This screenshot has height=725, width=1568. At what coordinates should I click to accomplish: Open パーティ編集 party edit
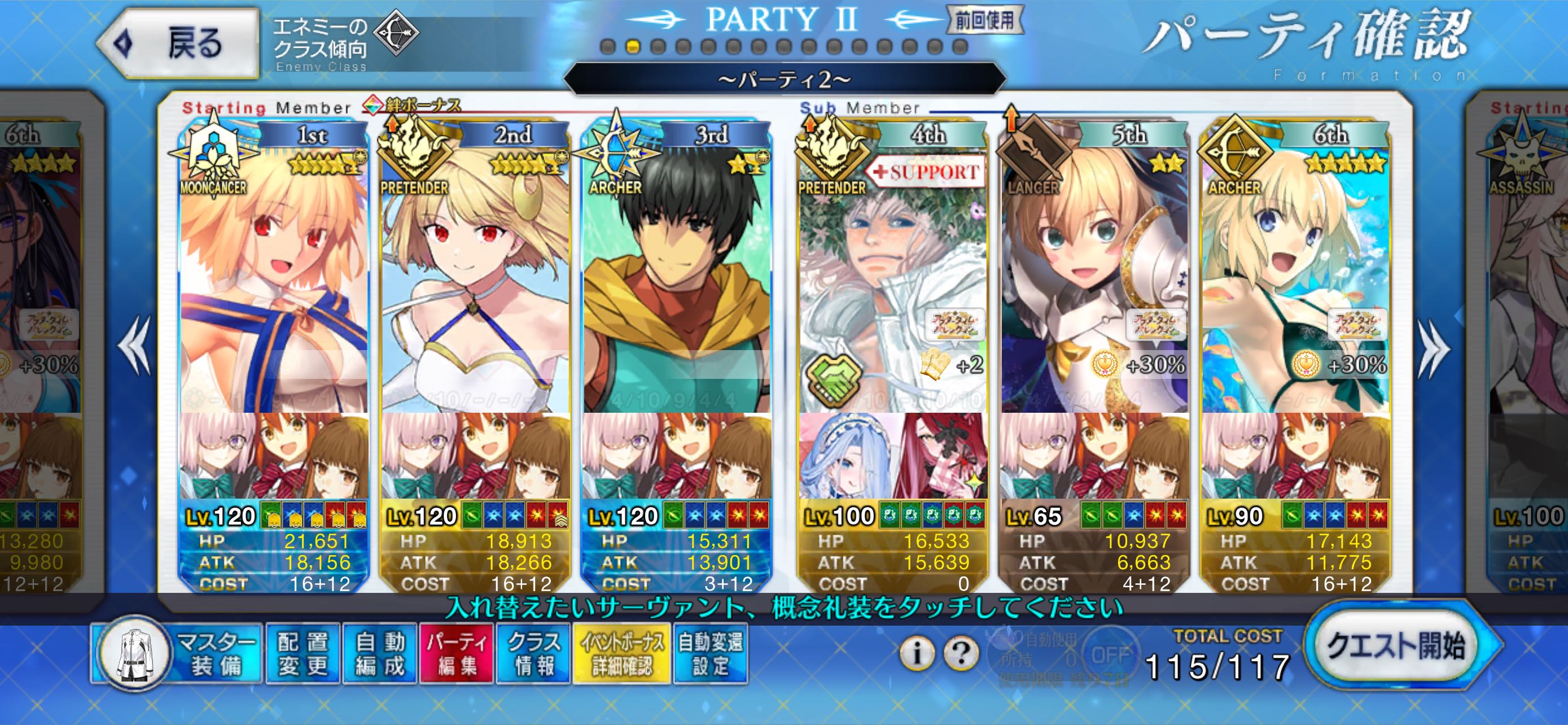point(457,654)
